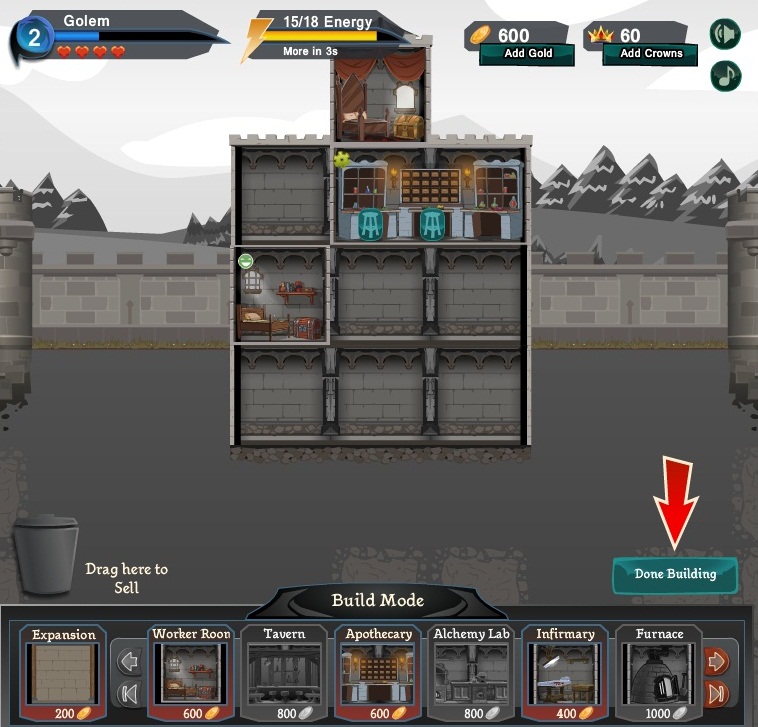Go back one page of build rooms
758x727 pixels.
coord(129,661)
